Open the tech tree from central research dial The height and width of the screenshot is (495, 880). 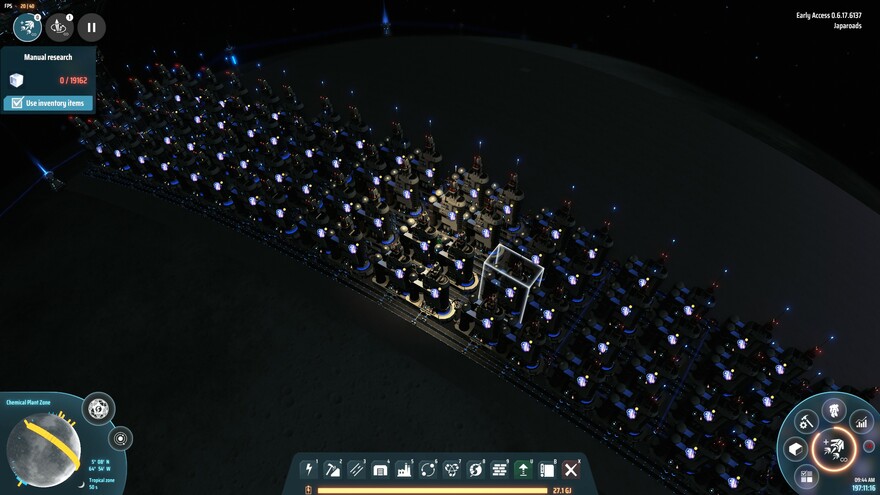pos(832,447)
